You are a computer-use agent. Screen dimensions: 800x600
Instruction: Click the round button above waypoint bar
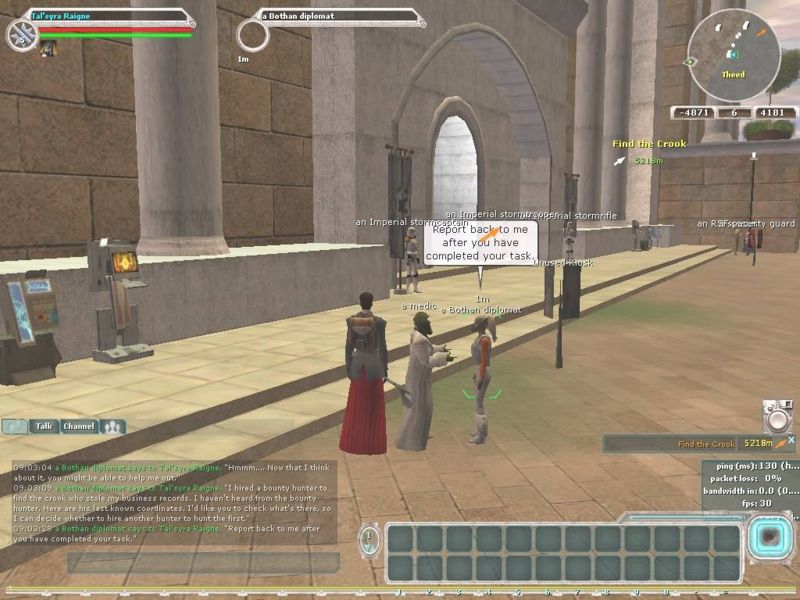coord(777,416)
